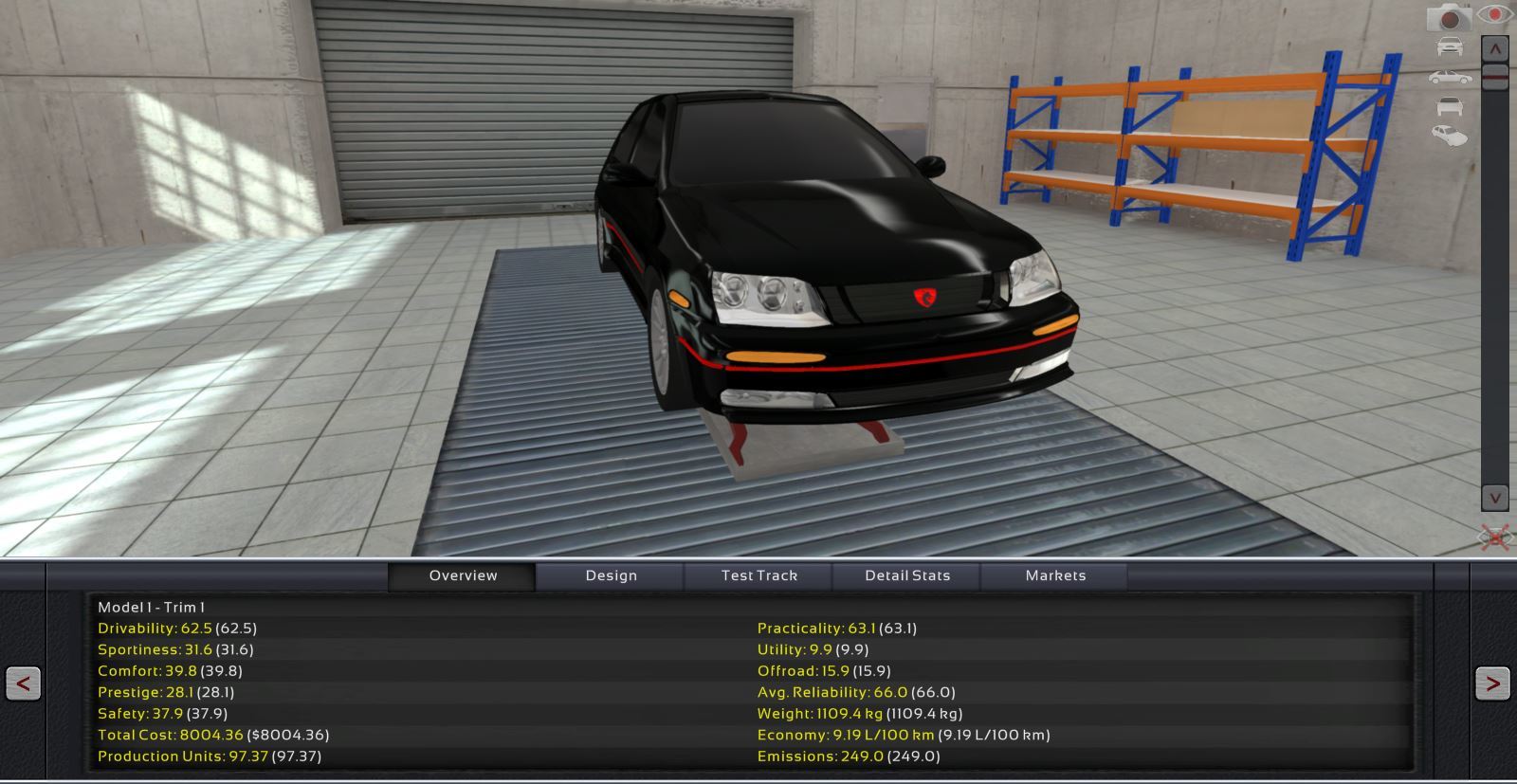Choose the rear car camera view
The width and height of the screenshot is (1517, 784).
click(x=1449, y=106)
